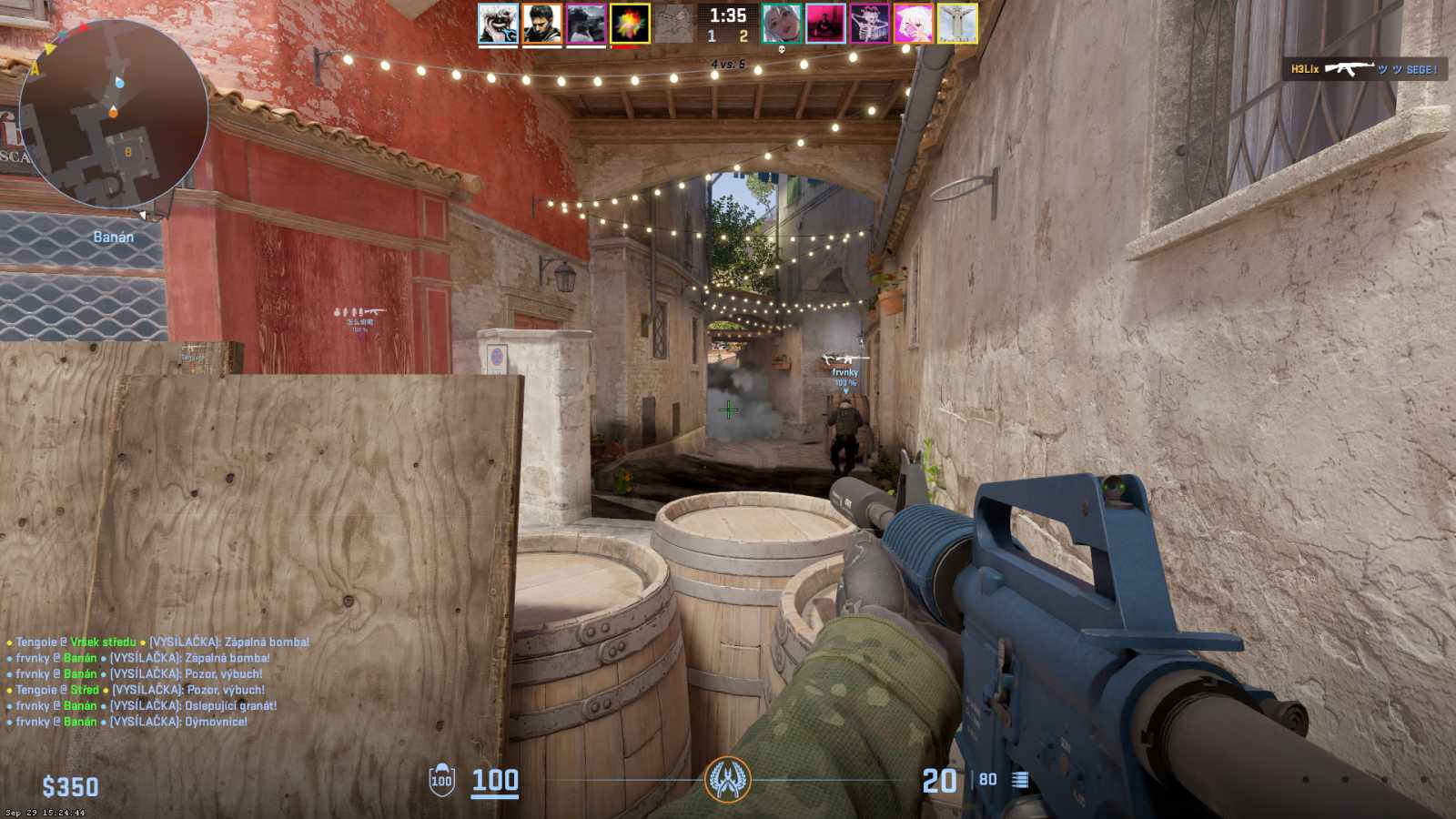
Task: Click the orange bomb dot on the minimap
Action: [x=113, y=112]
